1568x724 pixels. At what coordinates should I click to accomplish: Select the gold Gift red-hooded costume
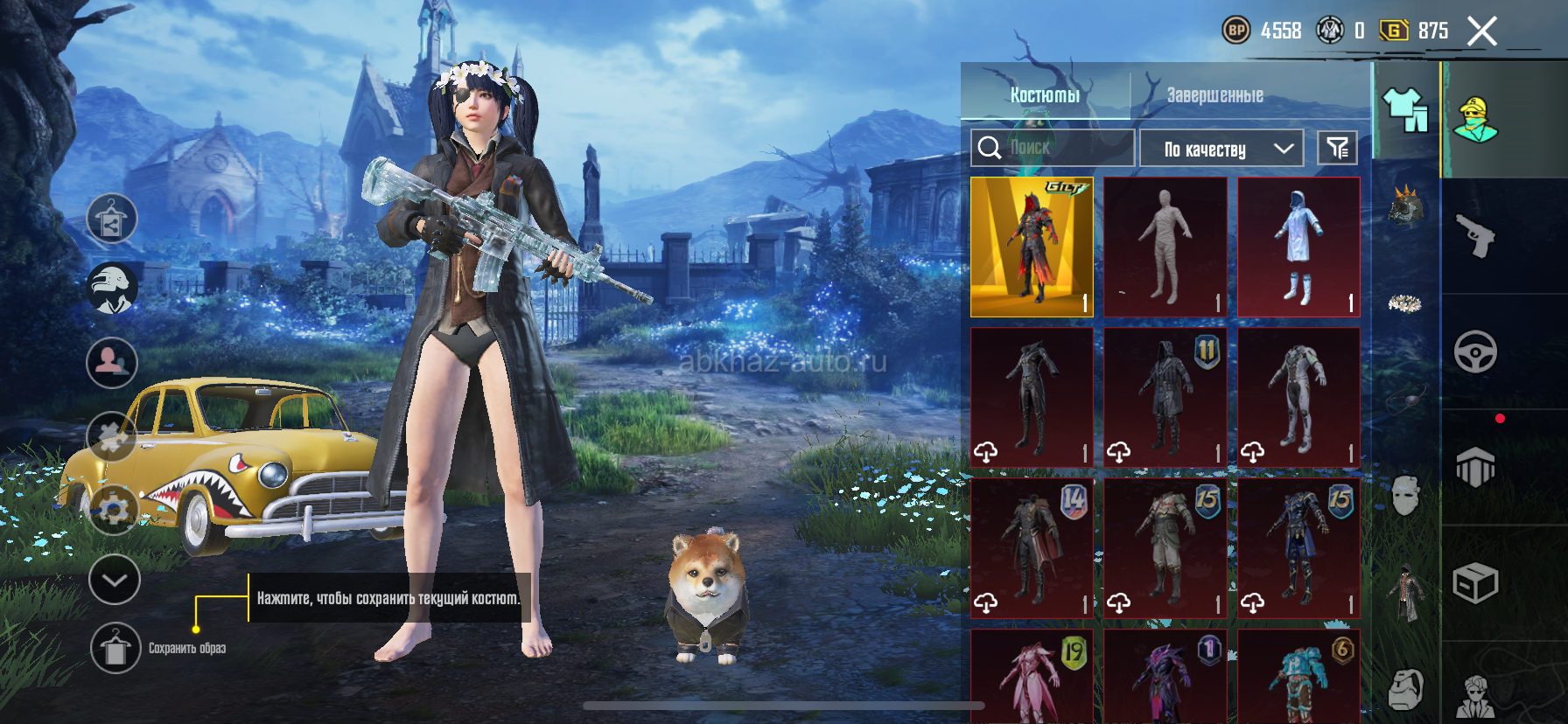point(1032,247)
